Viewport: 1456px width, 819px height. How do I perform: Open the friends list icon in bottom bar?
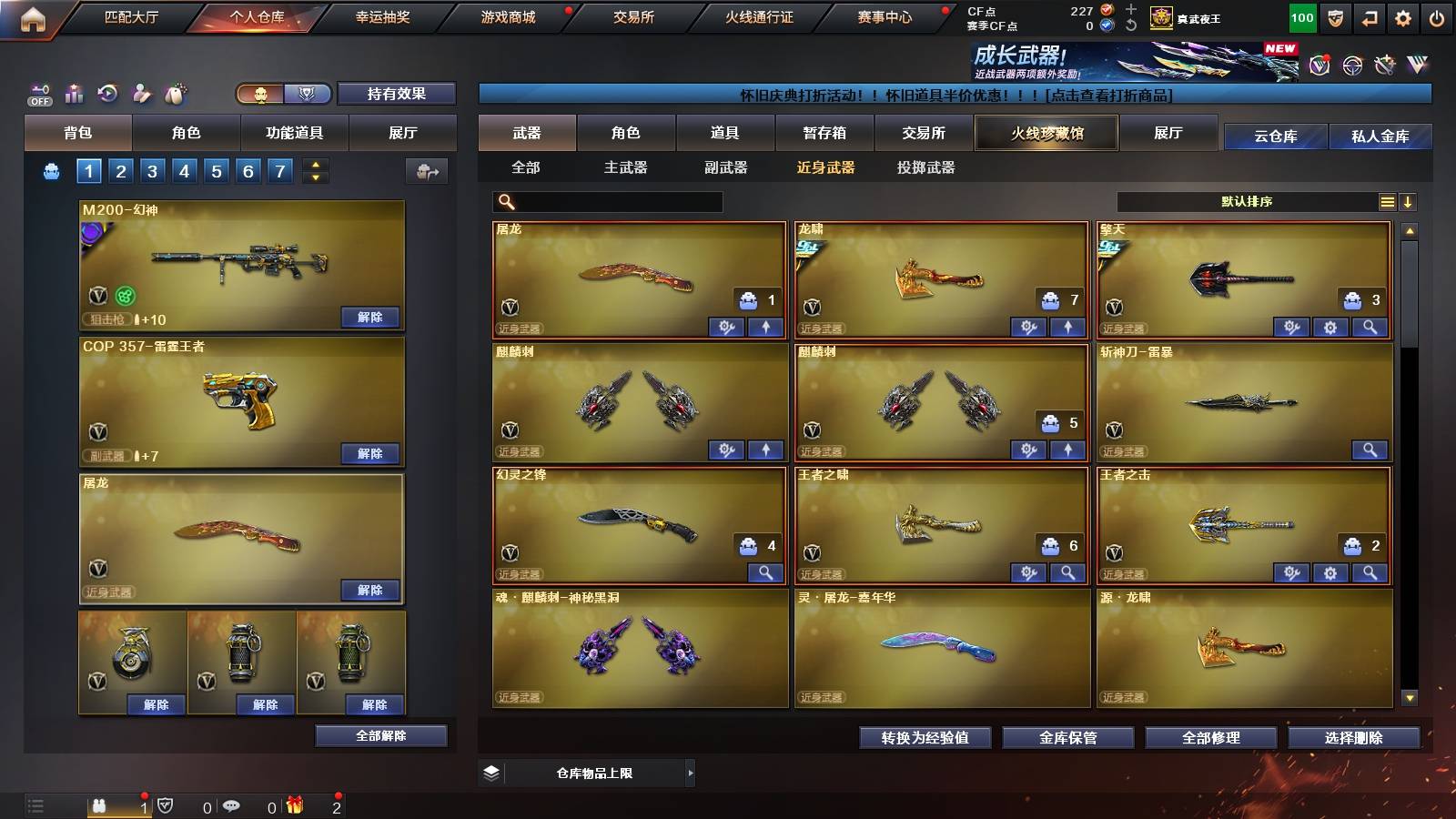(100, 805)
